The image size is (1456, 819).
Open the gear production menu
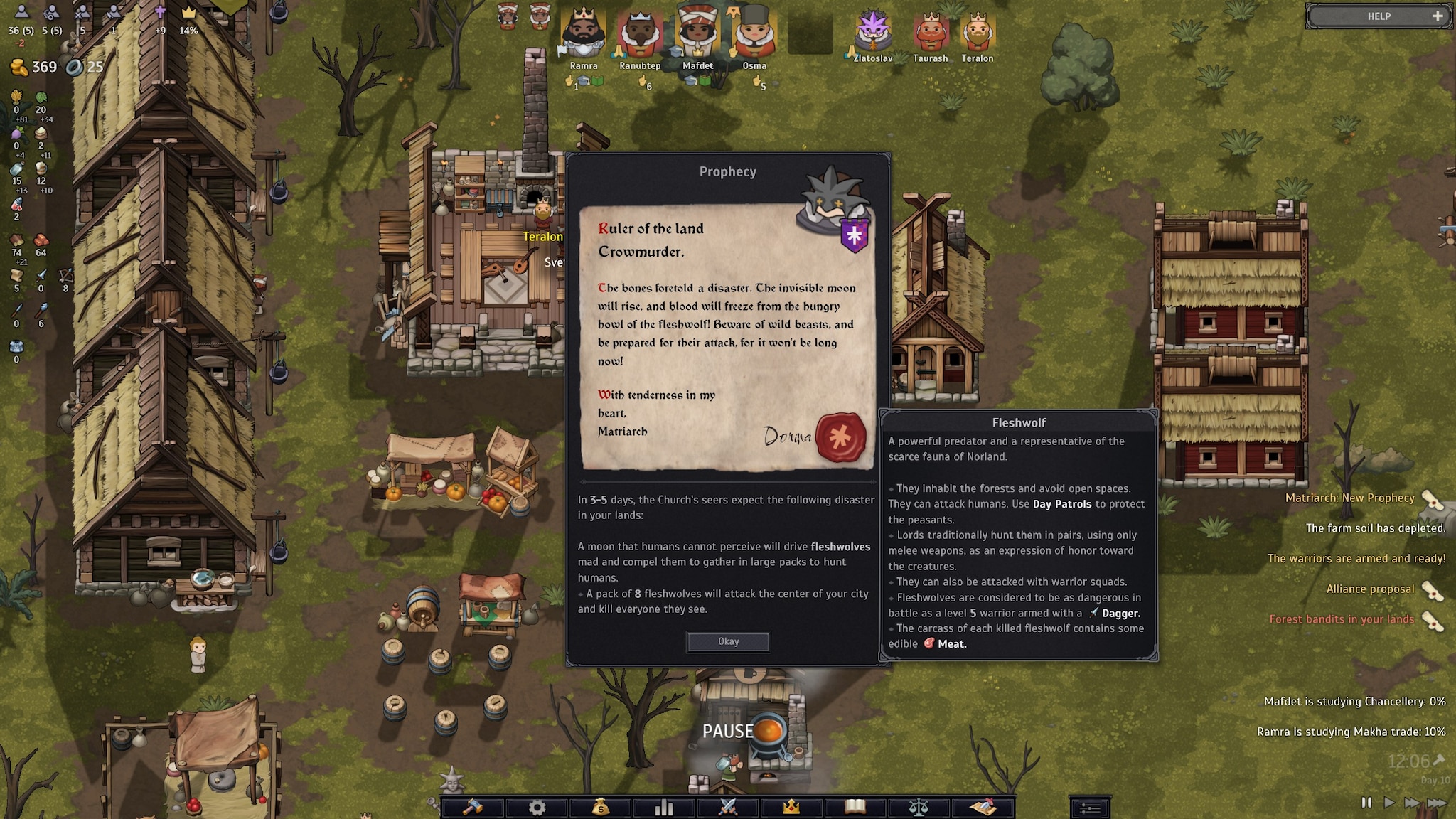537,807
